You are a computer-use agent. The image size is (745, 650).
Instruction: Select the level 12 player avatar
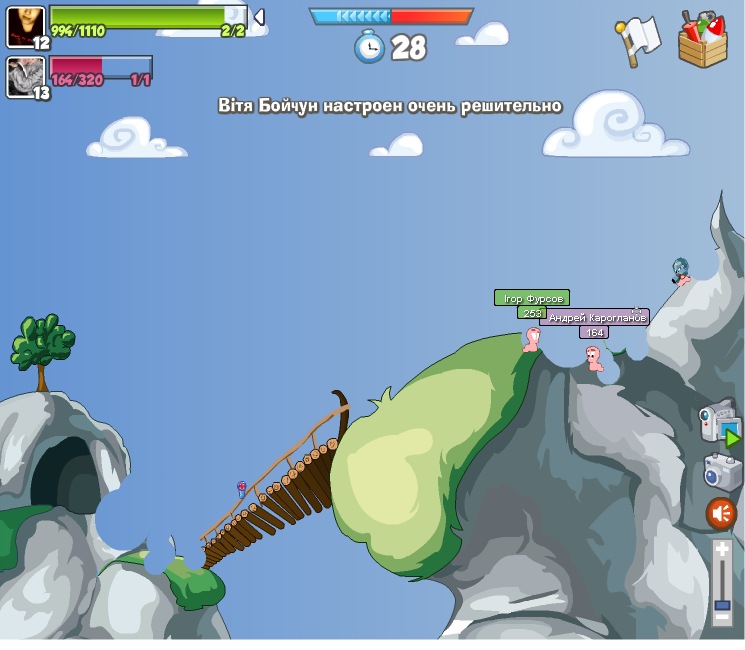pyautogui.click(x=25, y=26)
